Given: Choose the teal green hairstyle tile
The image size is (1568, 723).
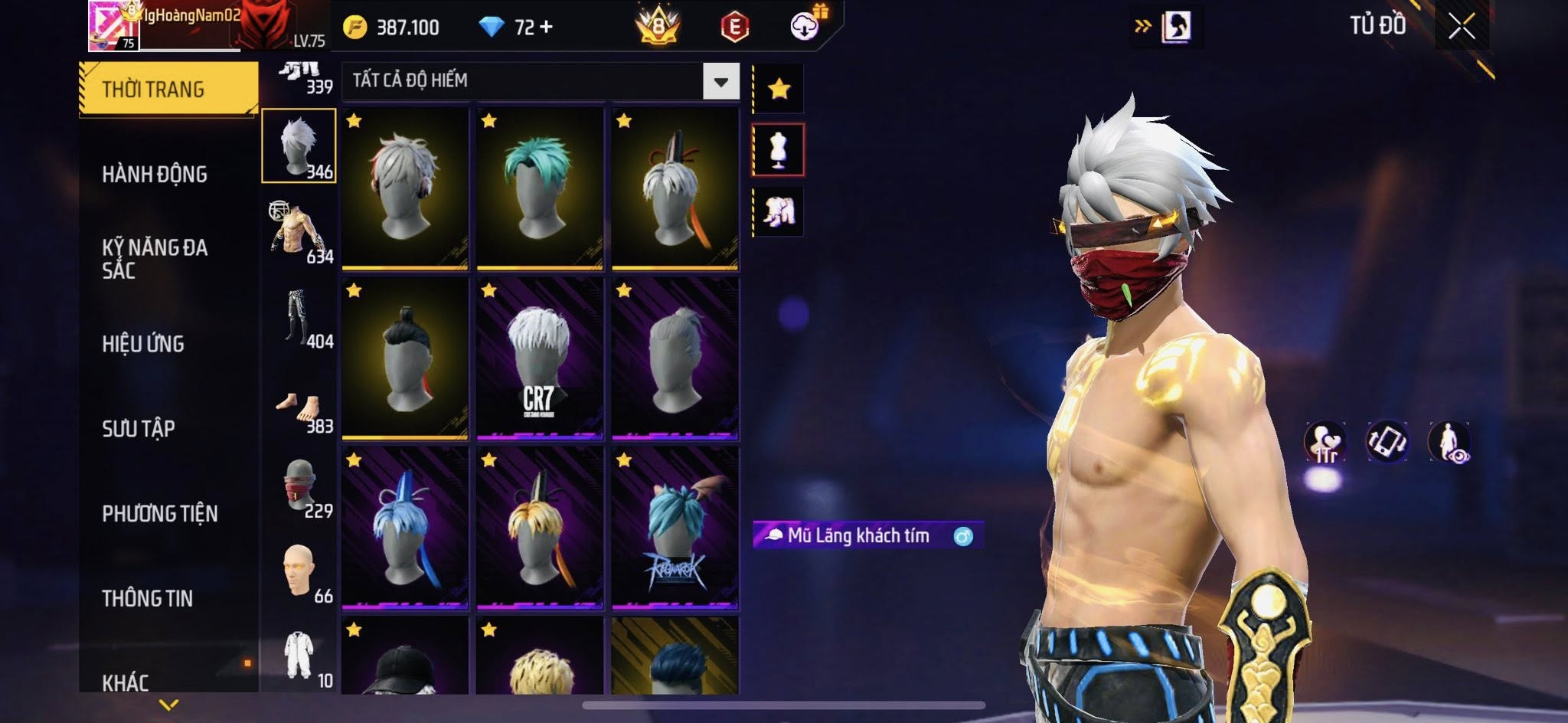Looking at the screenshot, I should [x=540, y=188].
